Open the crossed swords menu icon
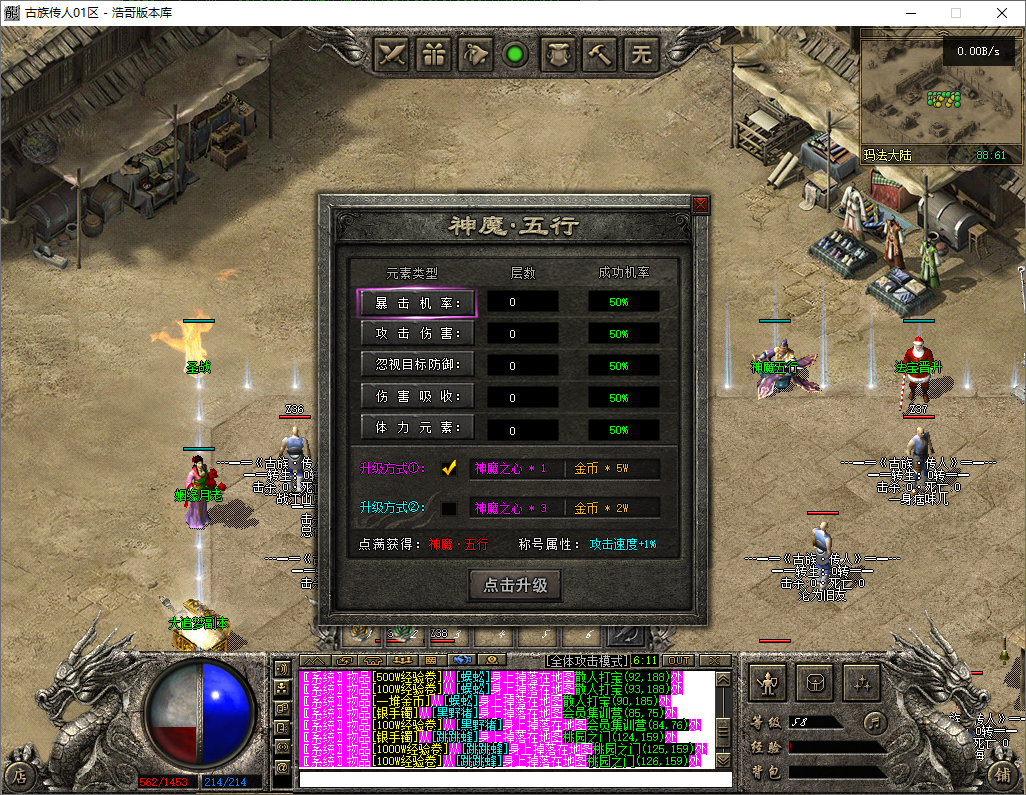This screenshot has width=1026, height=795. 392,54
